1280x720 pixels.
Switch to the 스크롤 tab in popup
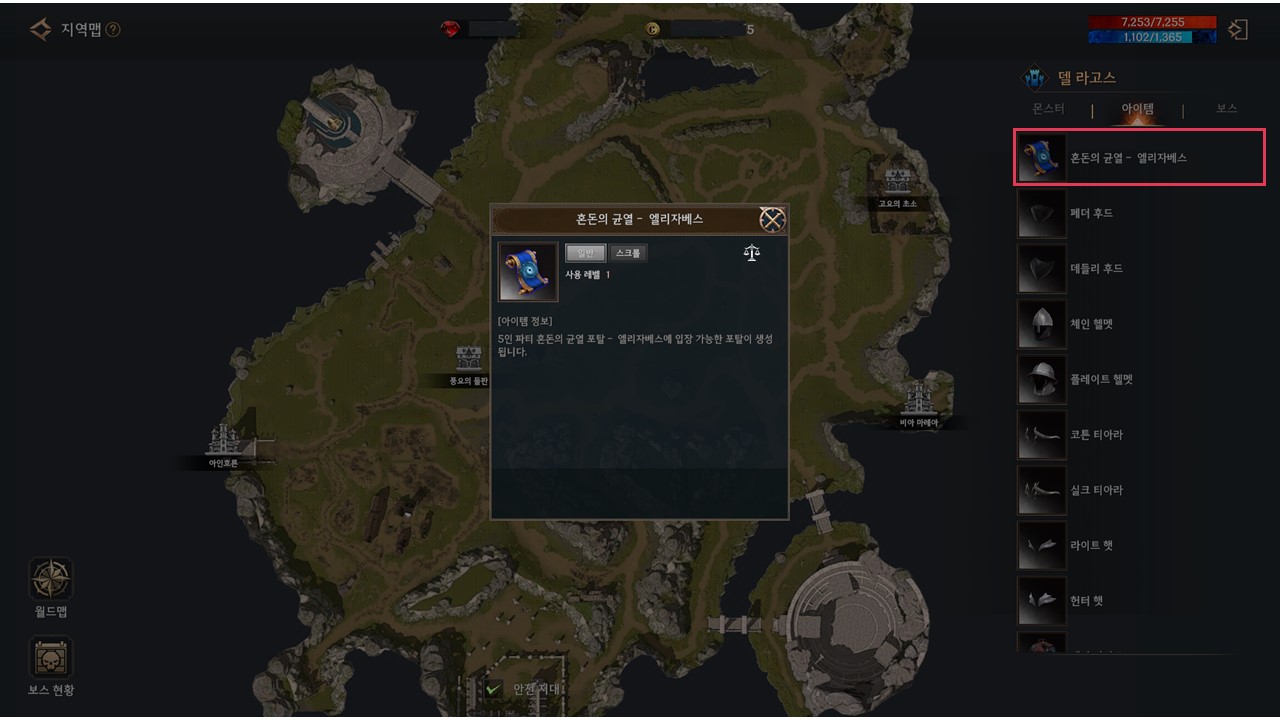click(x=629, y=253)
